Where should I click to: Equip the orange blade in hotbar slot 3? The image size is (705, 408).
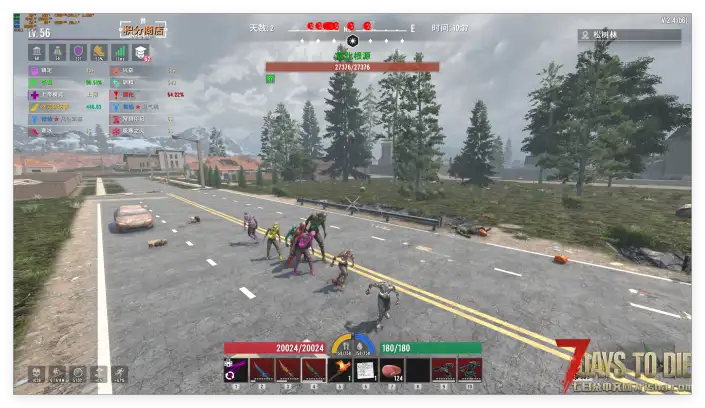(288, 370)
